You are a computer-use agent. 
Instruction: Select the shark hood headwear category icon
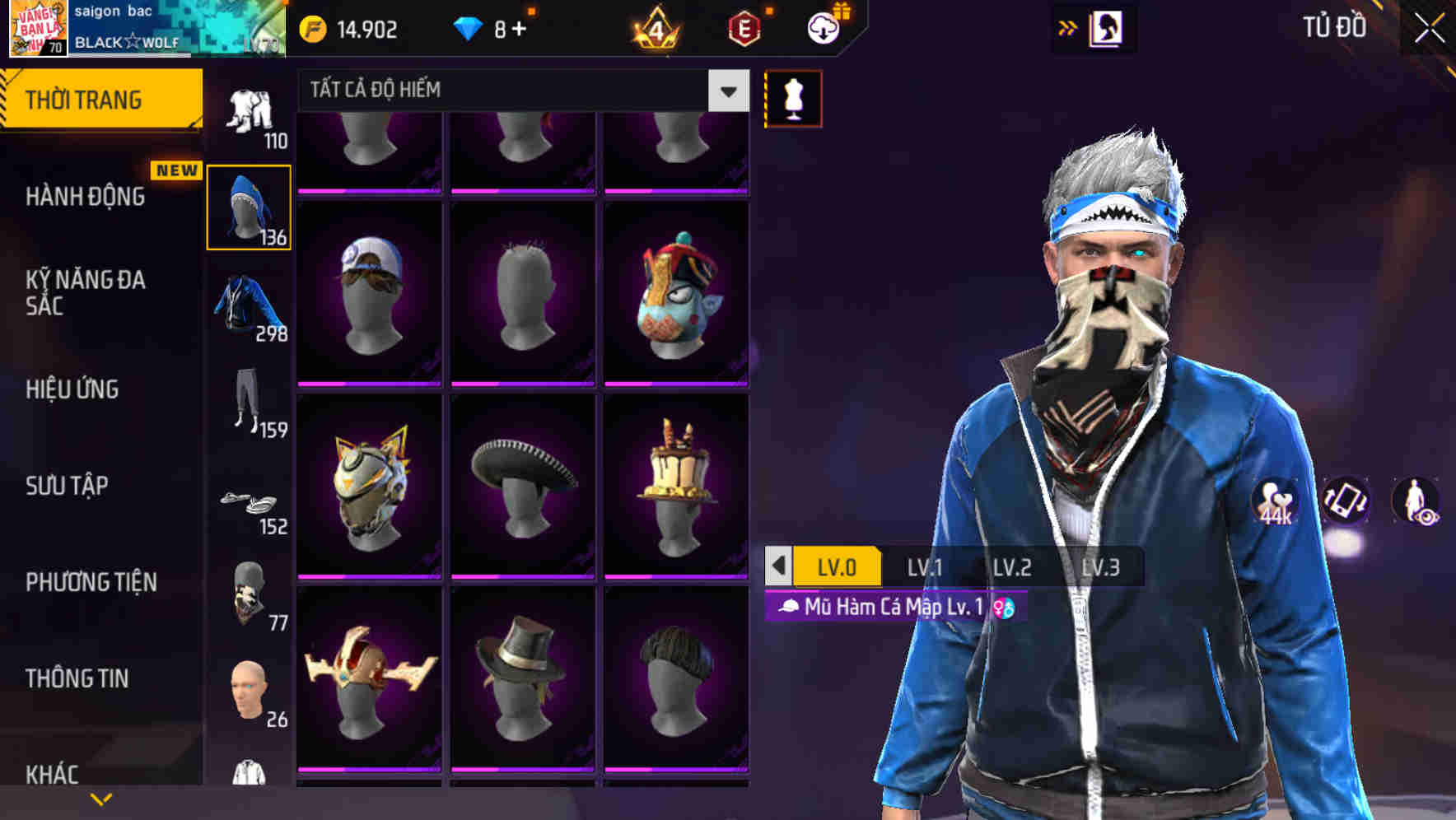pos(248,207)
